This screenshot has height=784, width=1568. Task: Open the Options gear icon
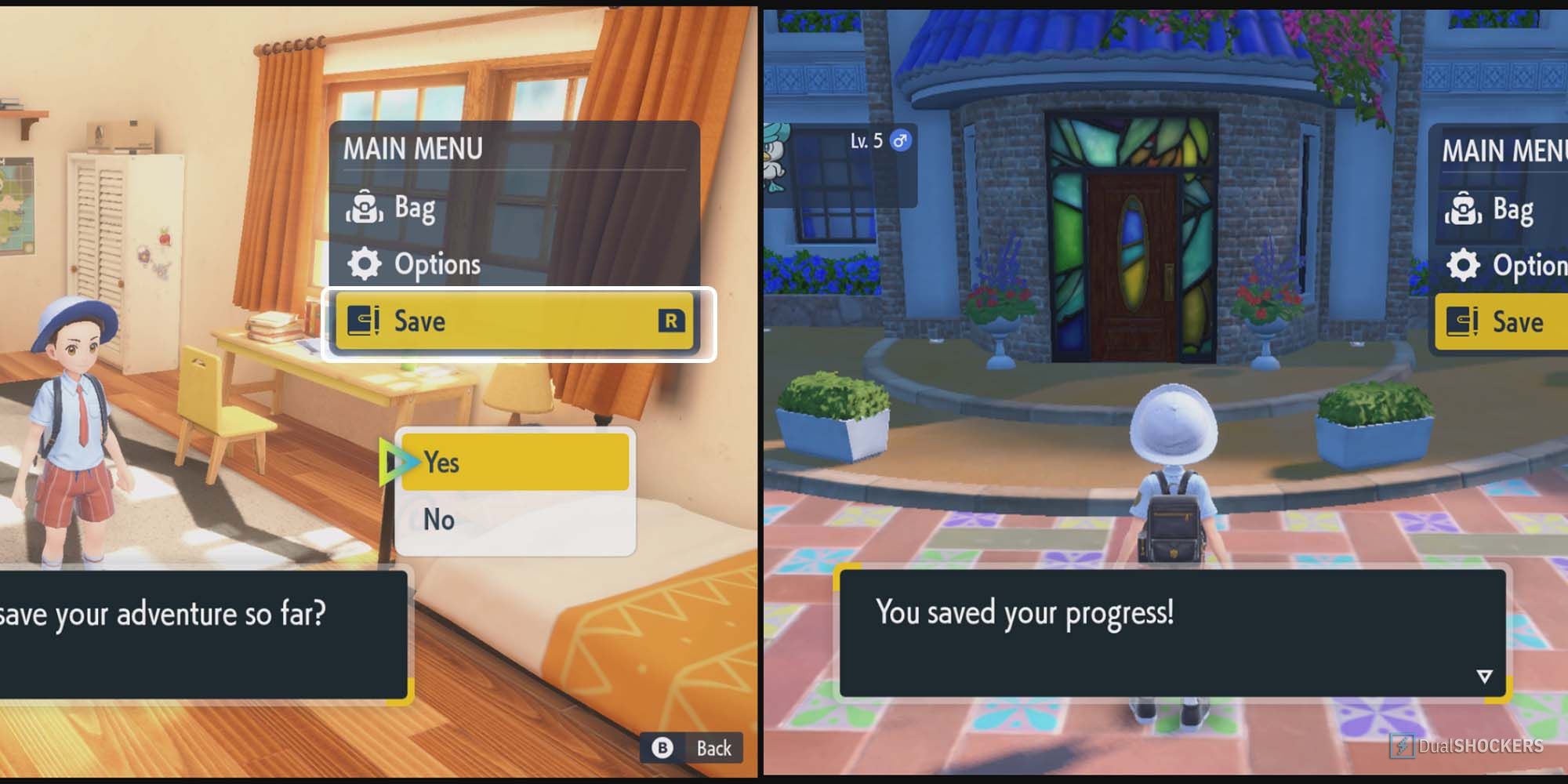(x=366, y=264)
